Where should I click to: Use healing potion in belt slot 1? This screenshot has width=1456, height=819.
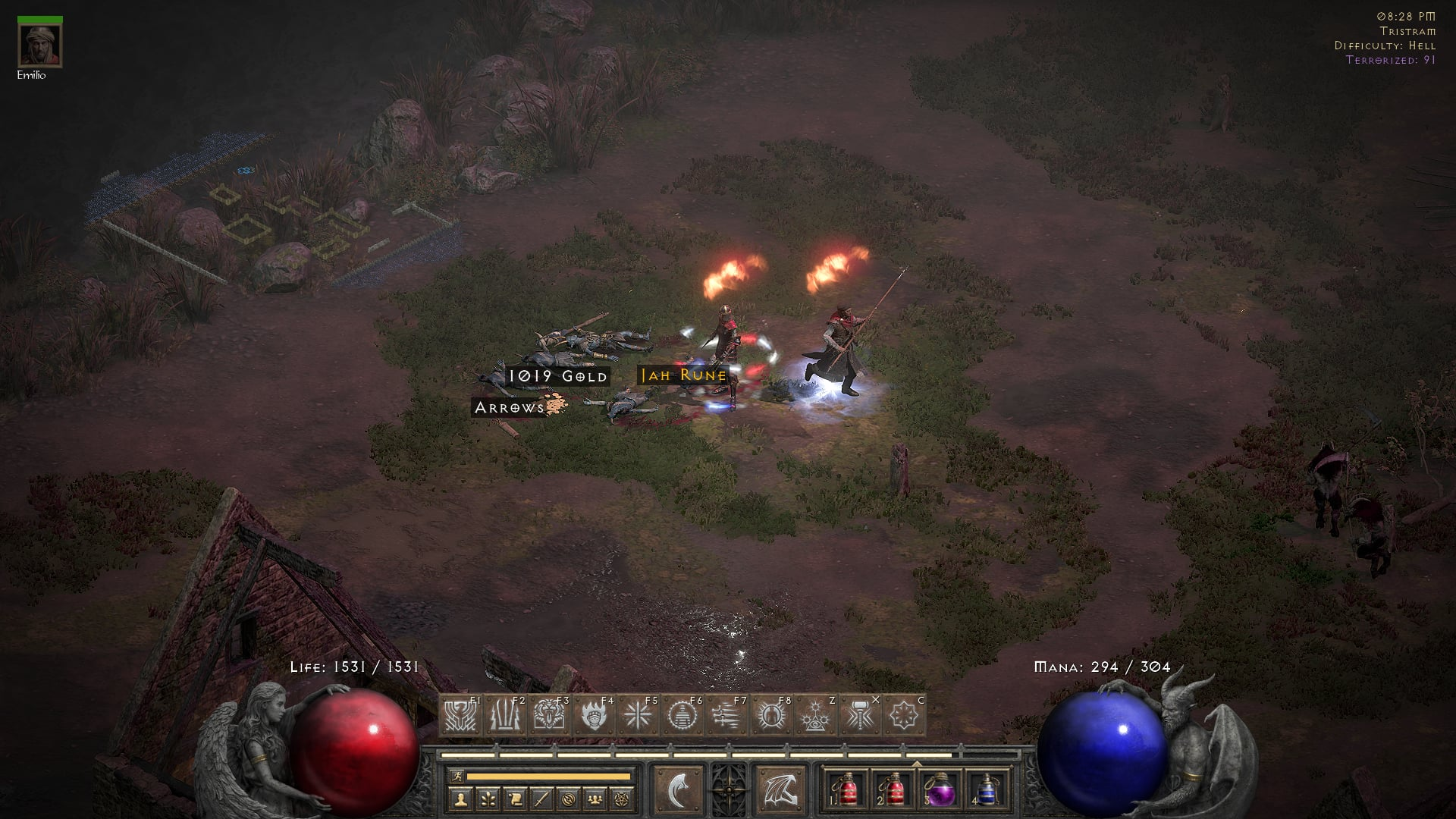pos(848,790)
